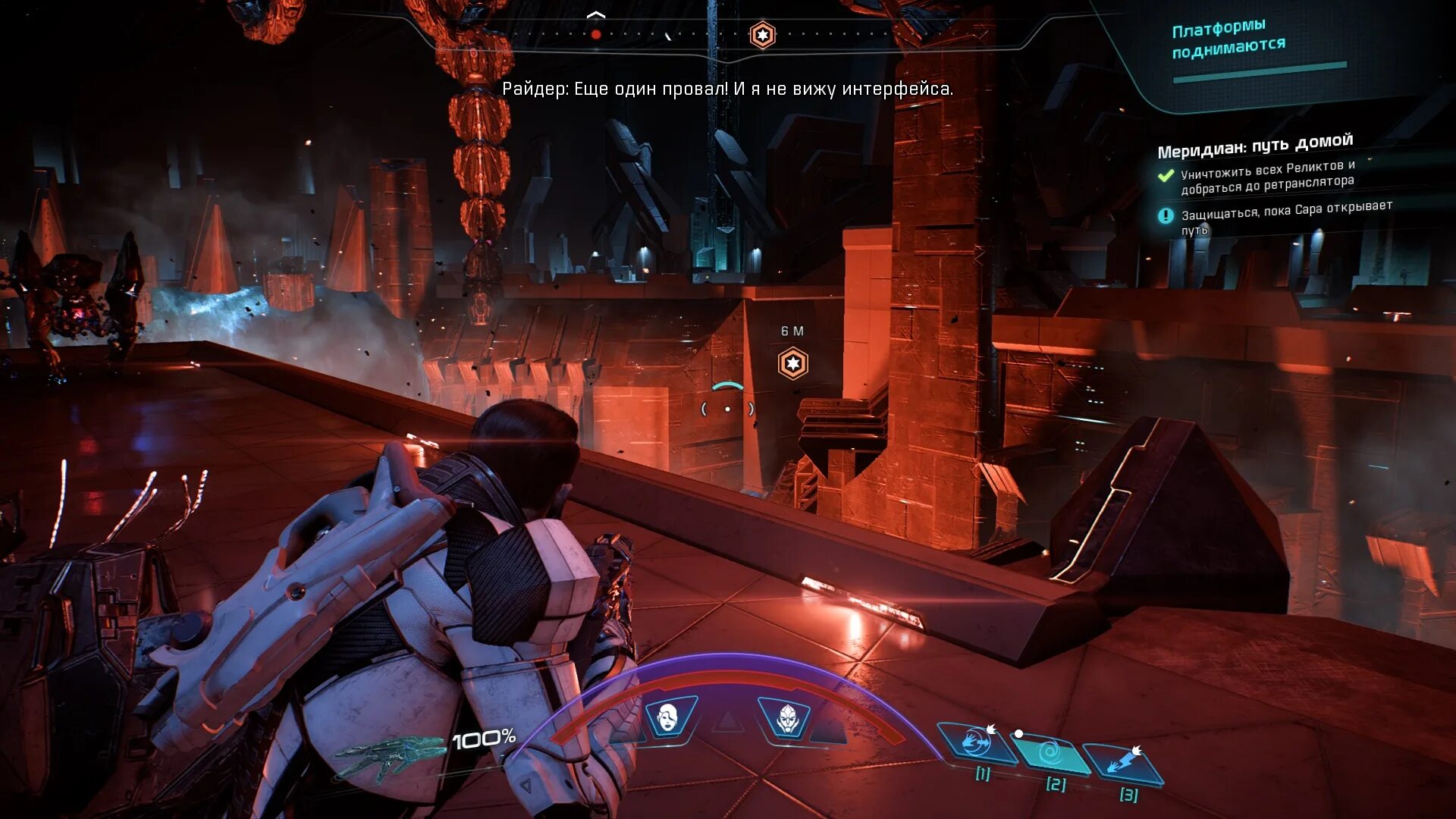The image size is (1456, 819).
Task: Click the completed 'Уничтожить всех Реликтов' objective
Action: (x=1267, y=177)
